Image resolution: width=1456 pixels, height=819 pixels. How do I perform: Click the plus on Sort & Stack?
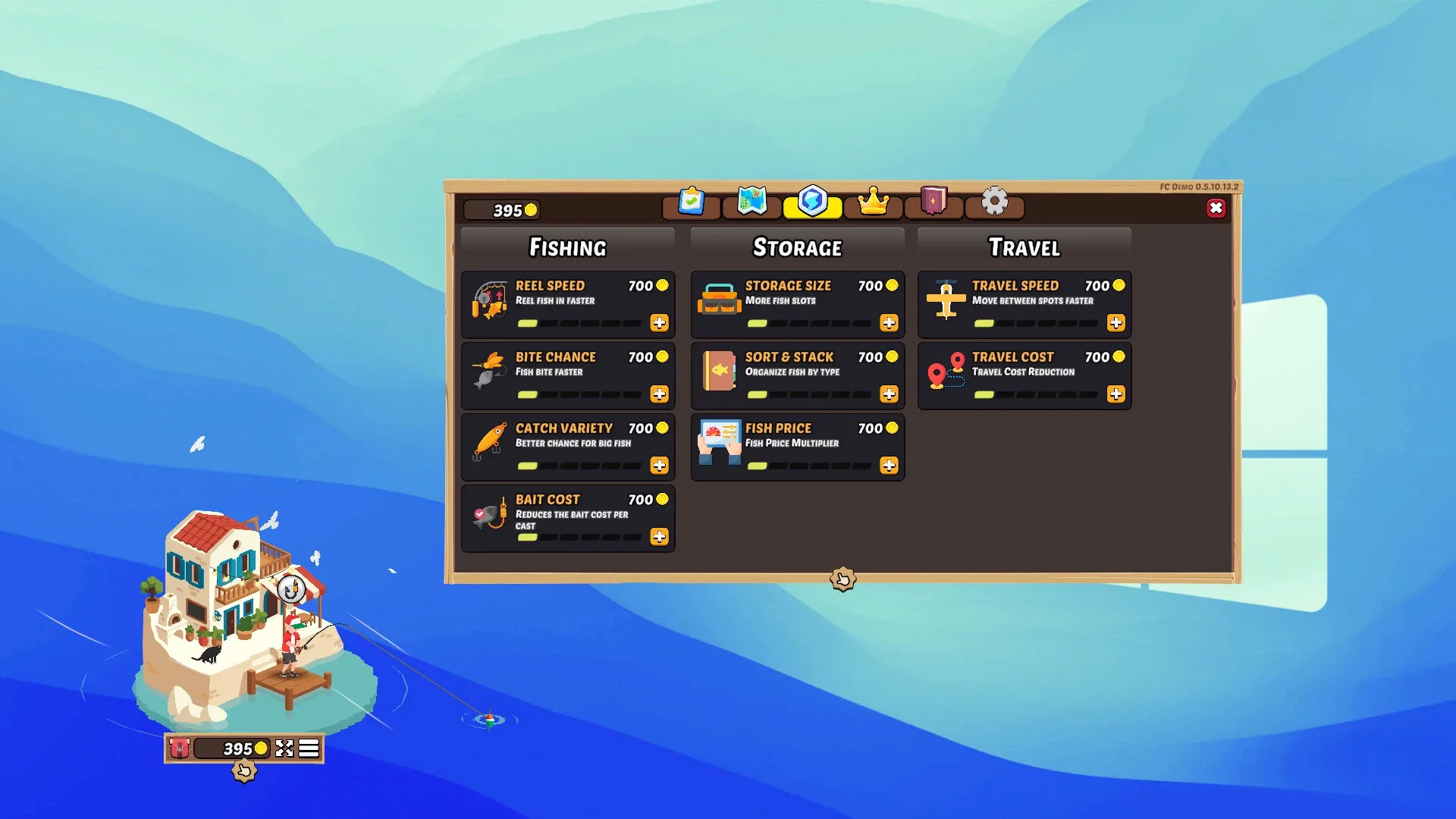(x=889, y=394)
